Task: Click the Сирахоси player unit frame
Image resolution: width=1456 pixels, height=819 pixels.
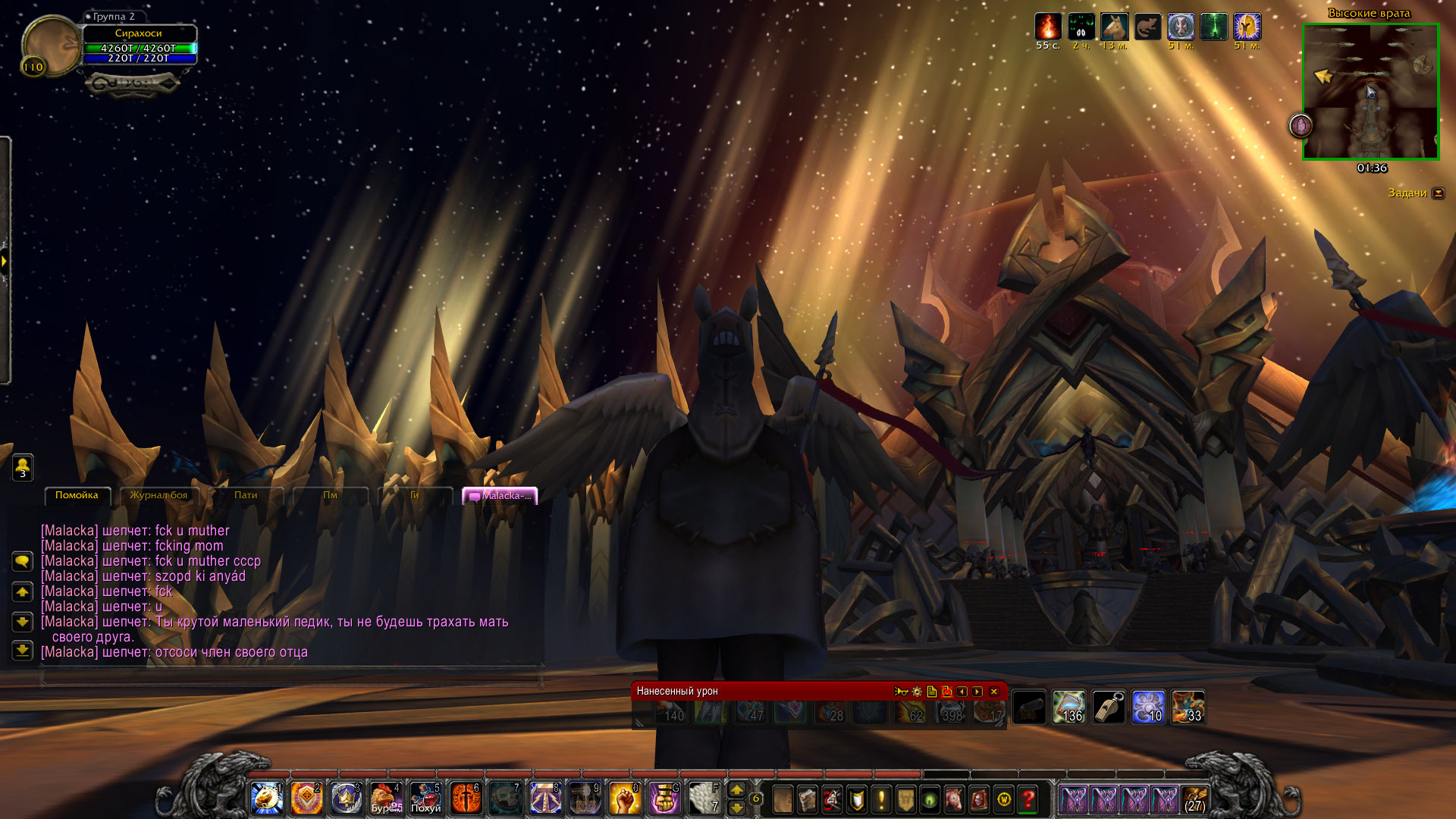Action: 139,44
